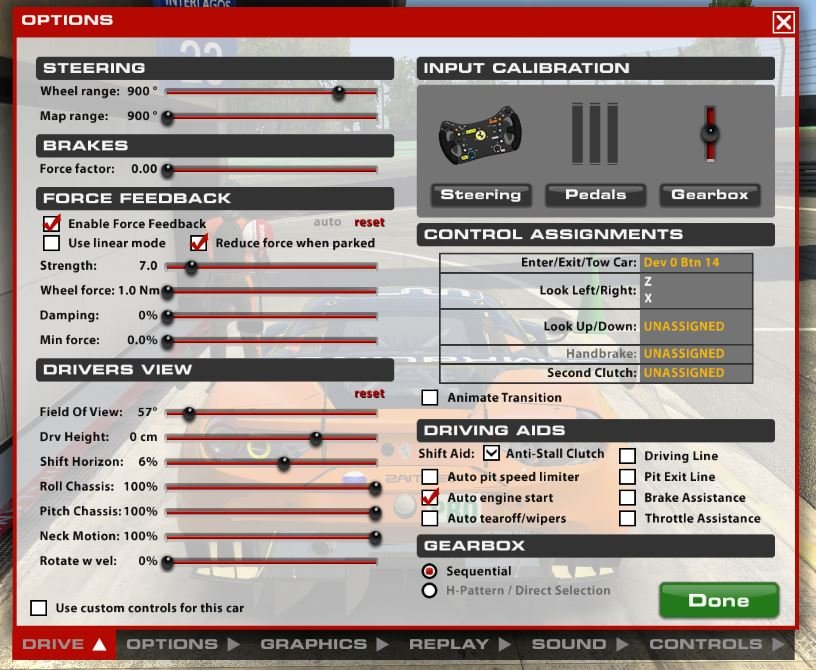Open Steering calibration

coord(480,195)
